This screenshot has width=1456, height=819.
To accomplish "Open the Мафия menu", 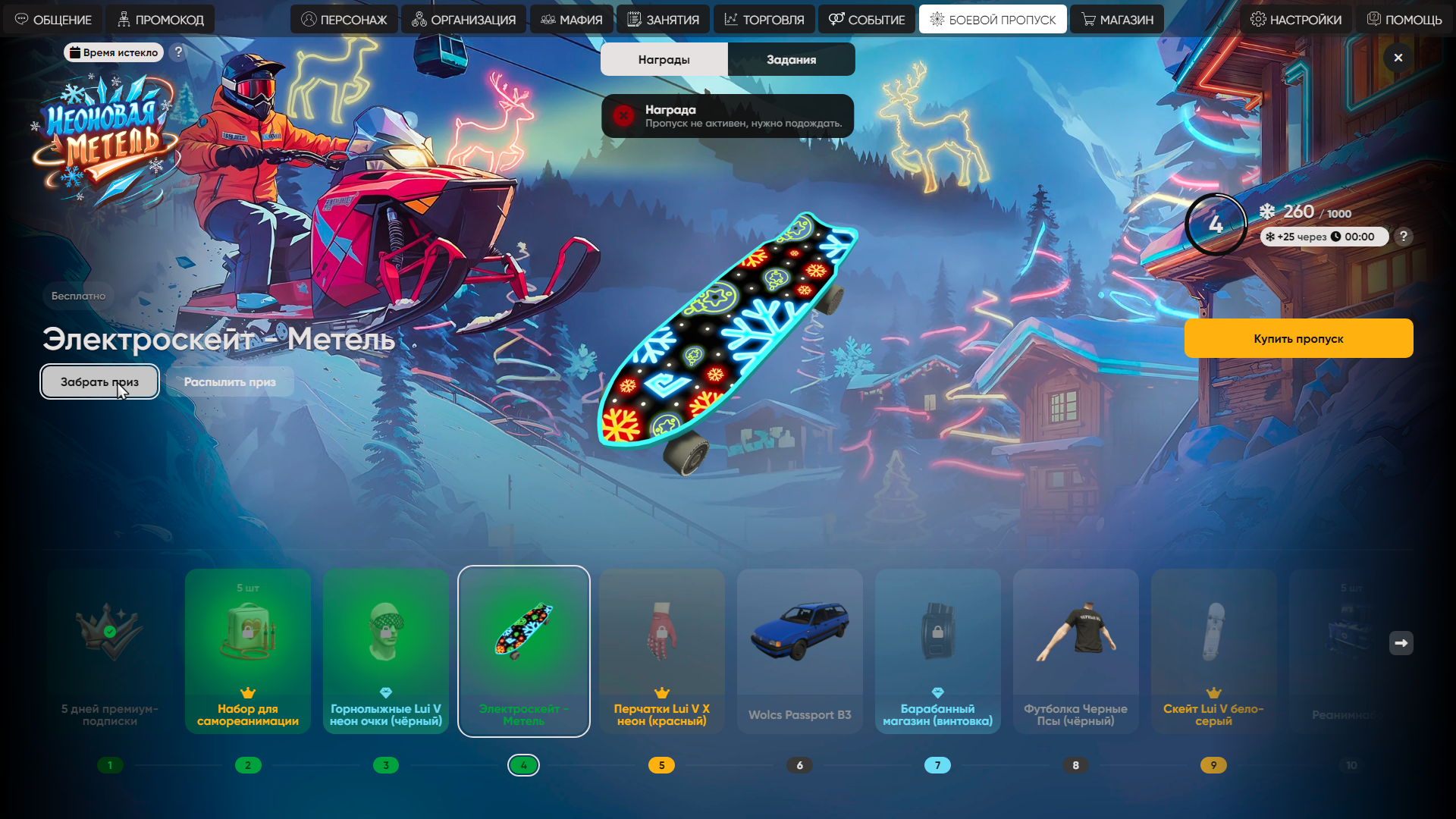I will tap(572, 20).
